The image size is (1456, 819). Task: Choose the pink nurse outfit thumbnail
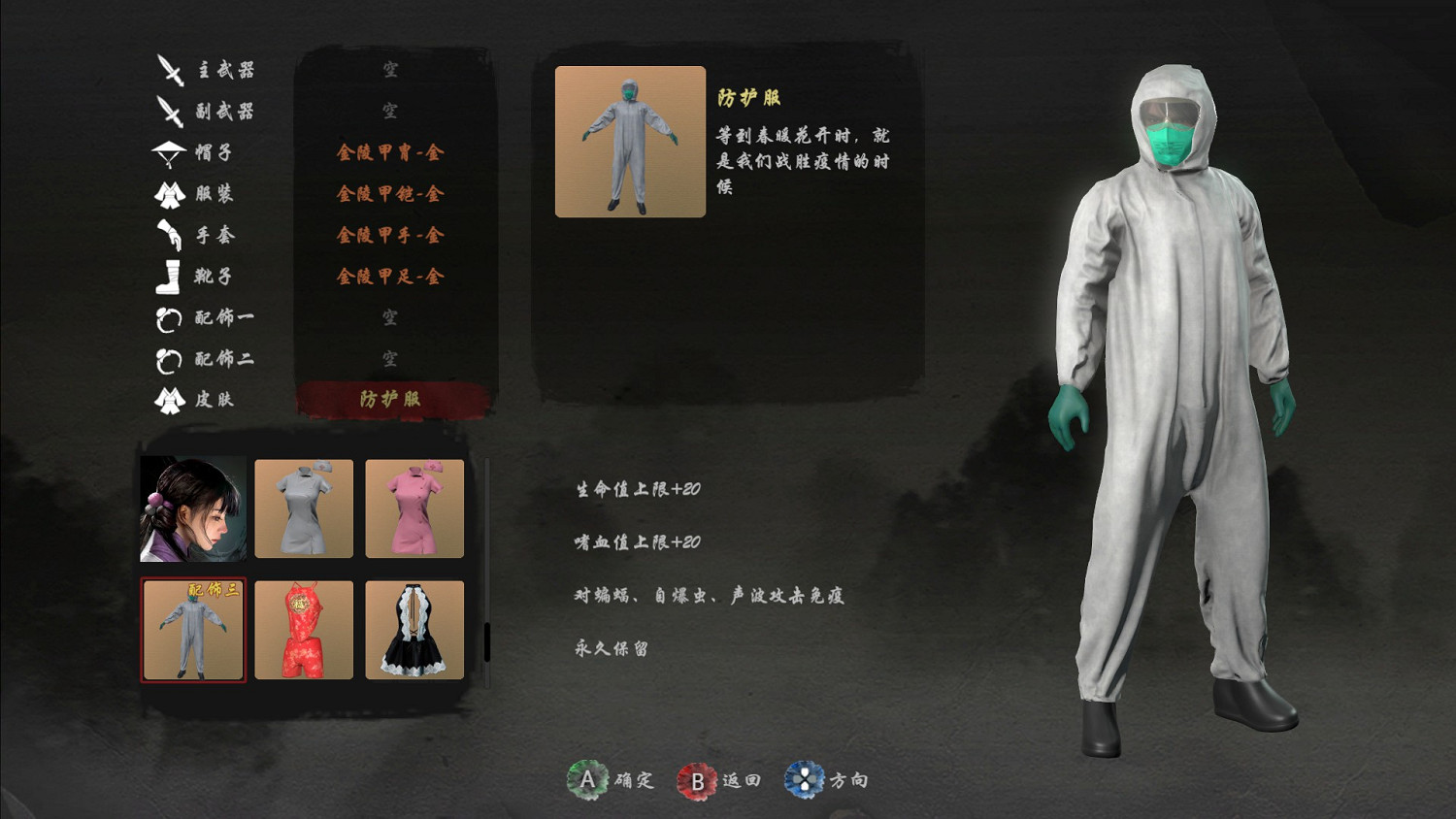tap(414, 508)
